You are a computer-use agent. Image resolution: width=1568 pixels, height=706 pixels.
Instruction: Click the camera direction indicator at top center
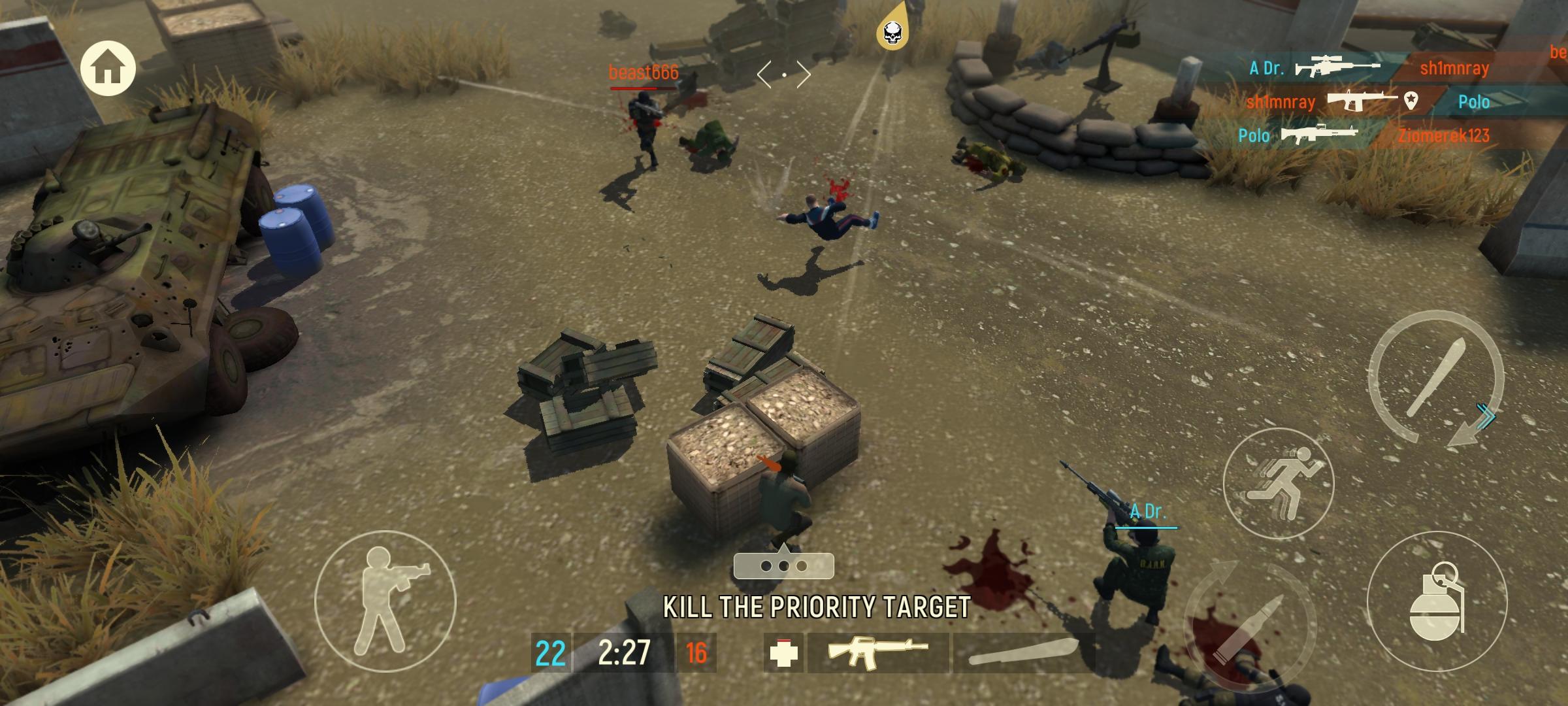coord(784,74)
